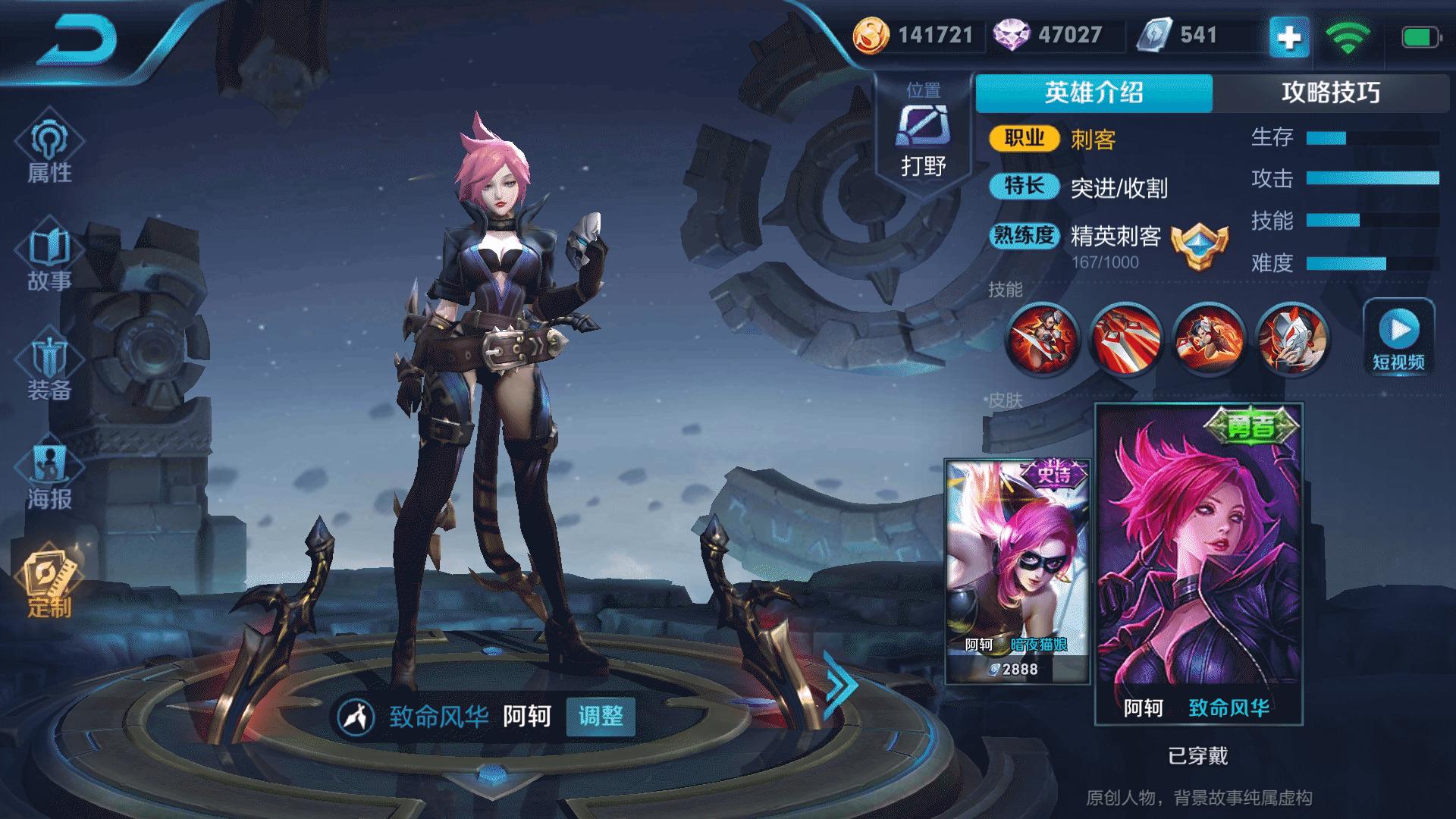Click the plus button to add currency
This screenshot has height=819, width=1456.
point(1289,36)
